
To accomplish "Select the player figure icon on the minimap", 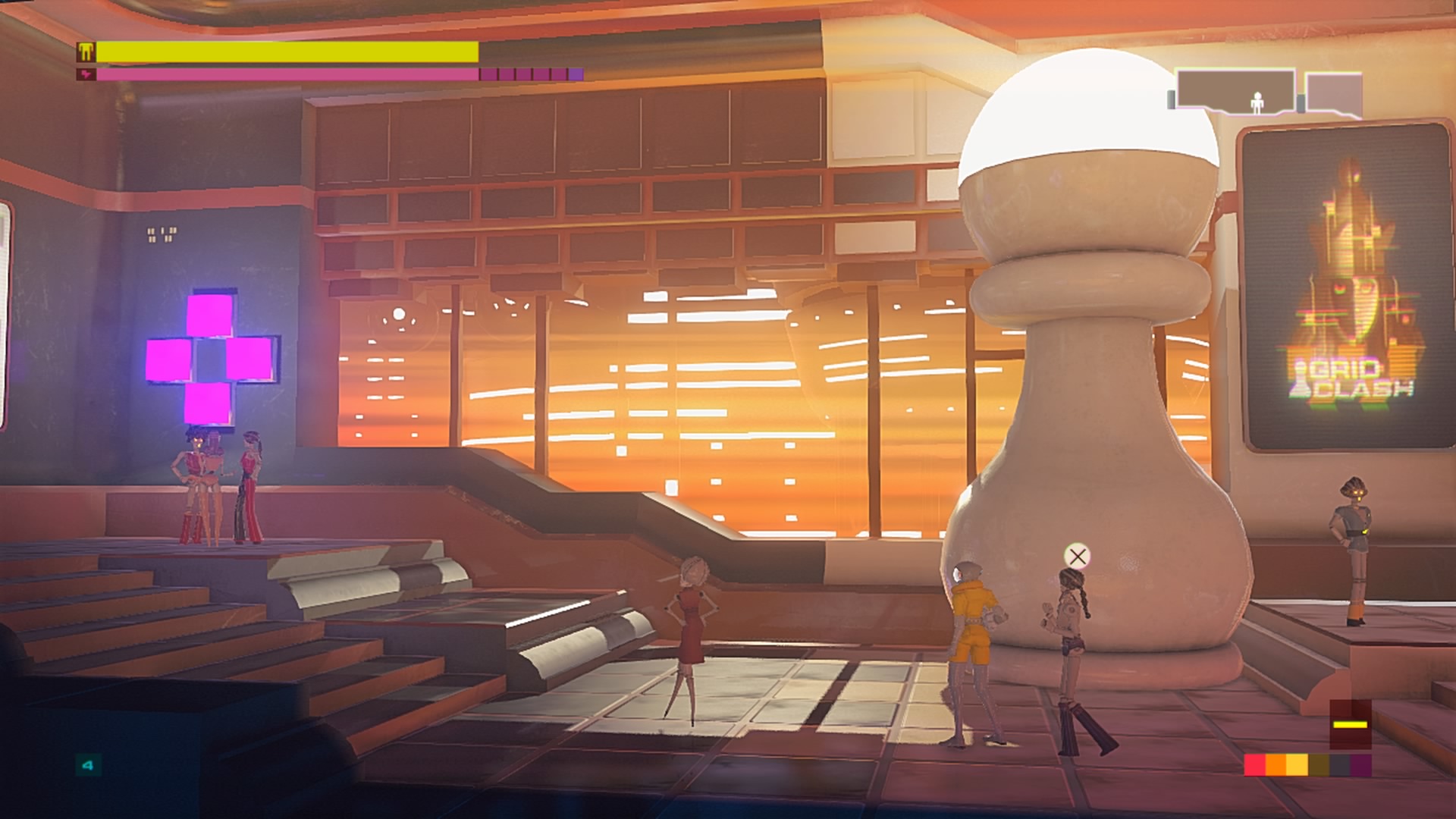I will coord(1257,104).
